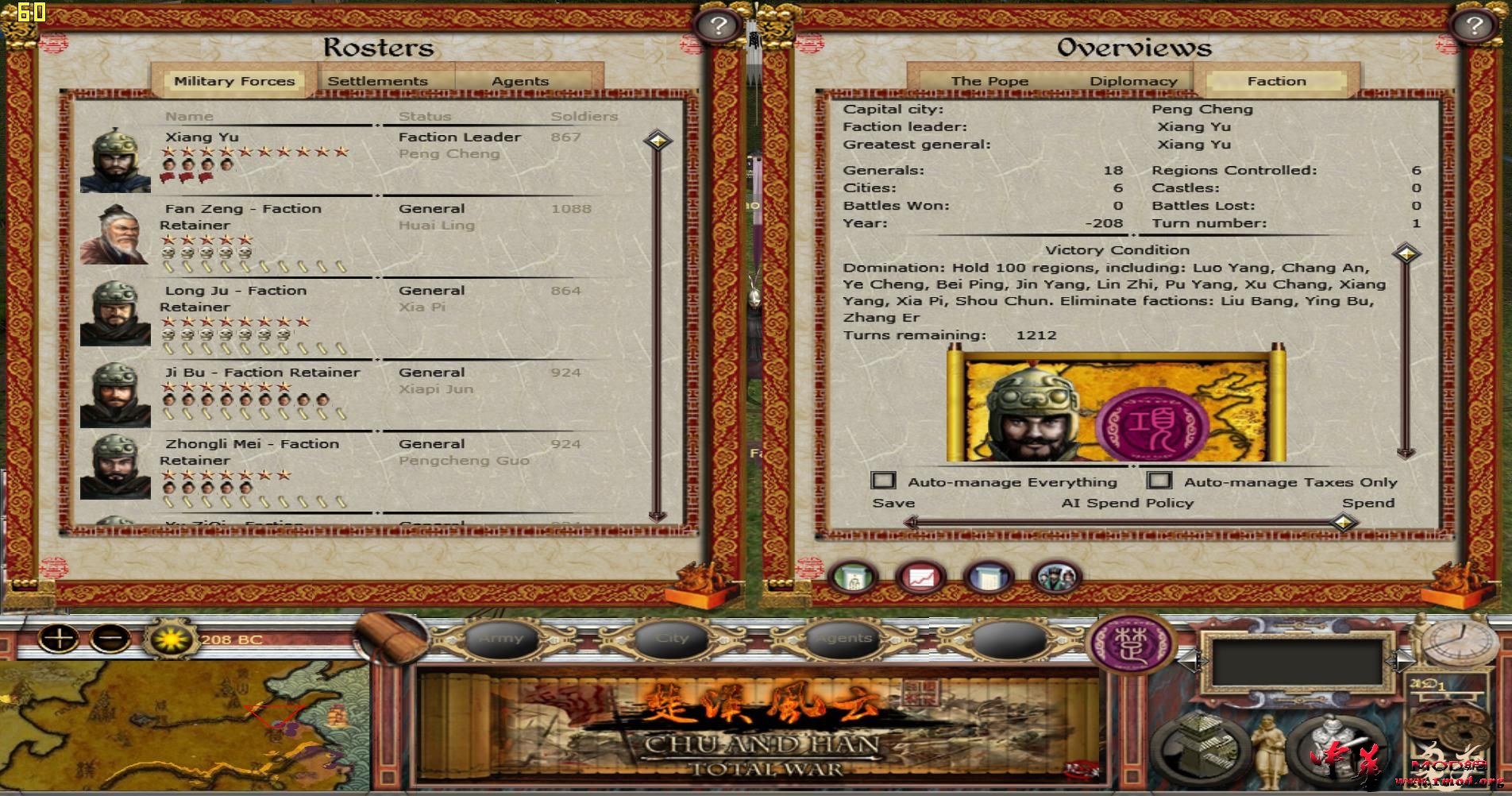
Task: Enable Auto-manage Everything
Action: (884, 481)
